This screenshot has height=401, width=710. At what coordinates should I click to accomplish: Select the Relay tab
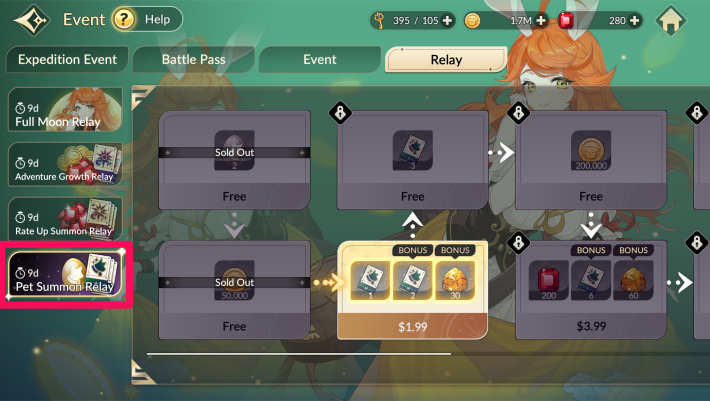click(x=446, y=60)
